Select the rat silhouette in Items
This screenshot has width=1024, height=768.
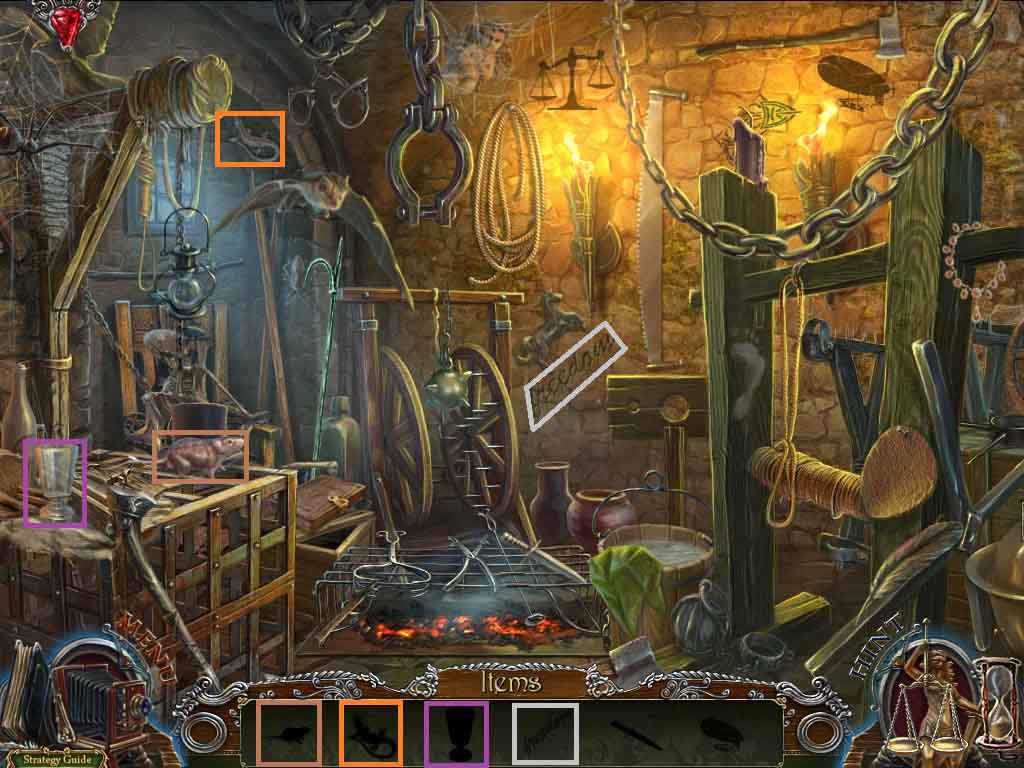tap(289, 733)
